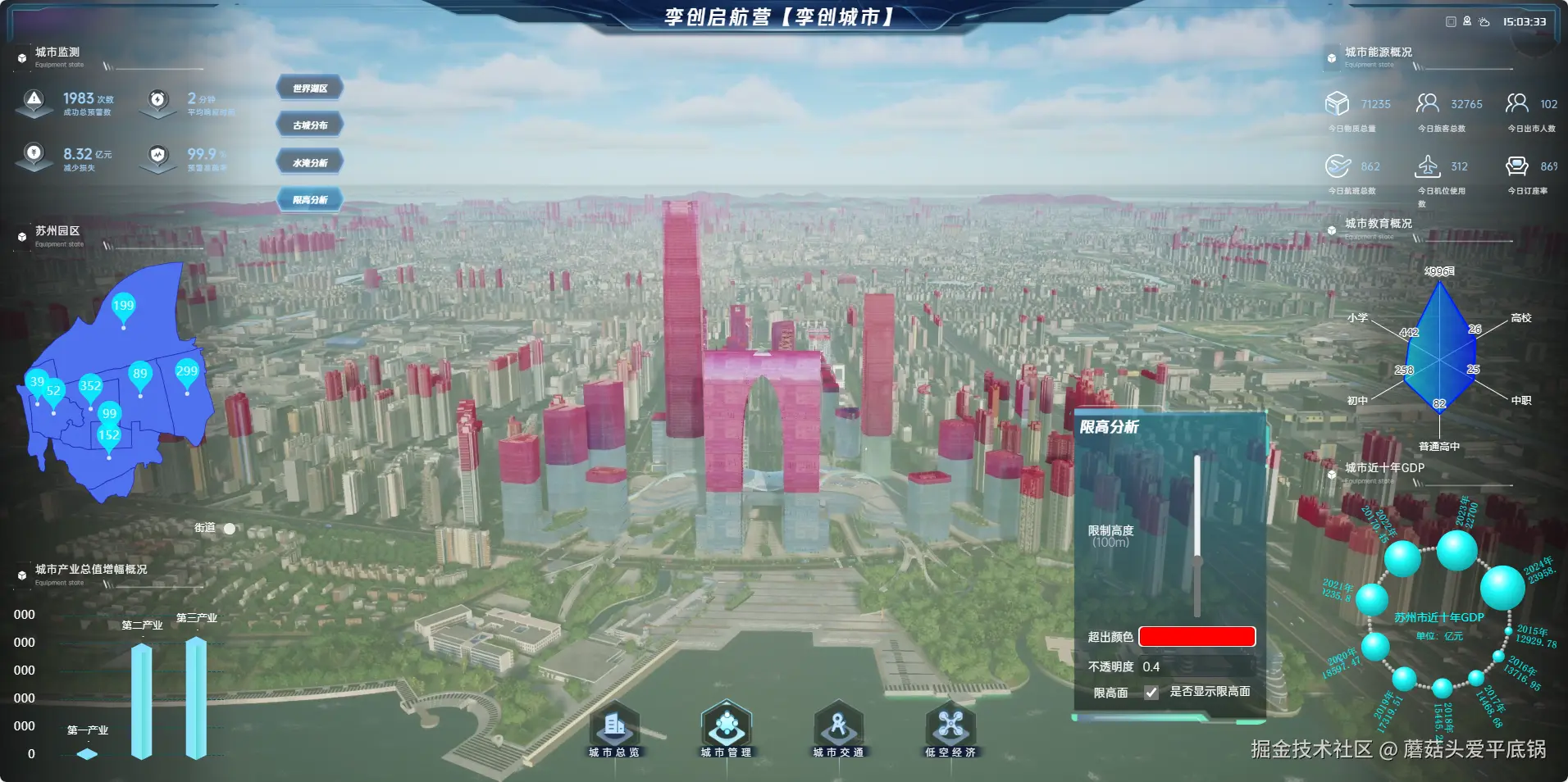Choose the 352 marker on the district map

pyautogui.click(x=90, y=387)
